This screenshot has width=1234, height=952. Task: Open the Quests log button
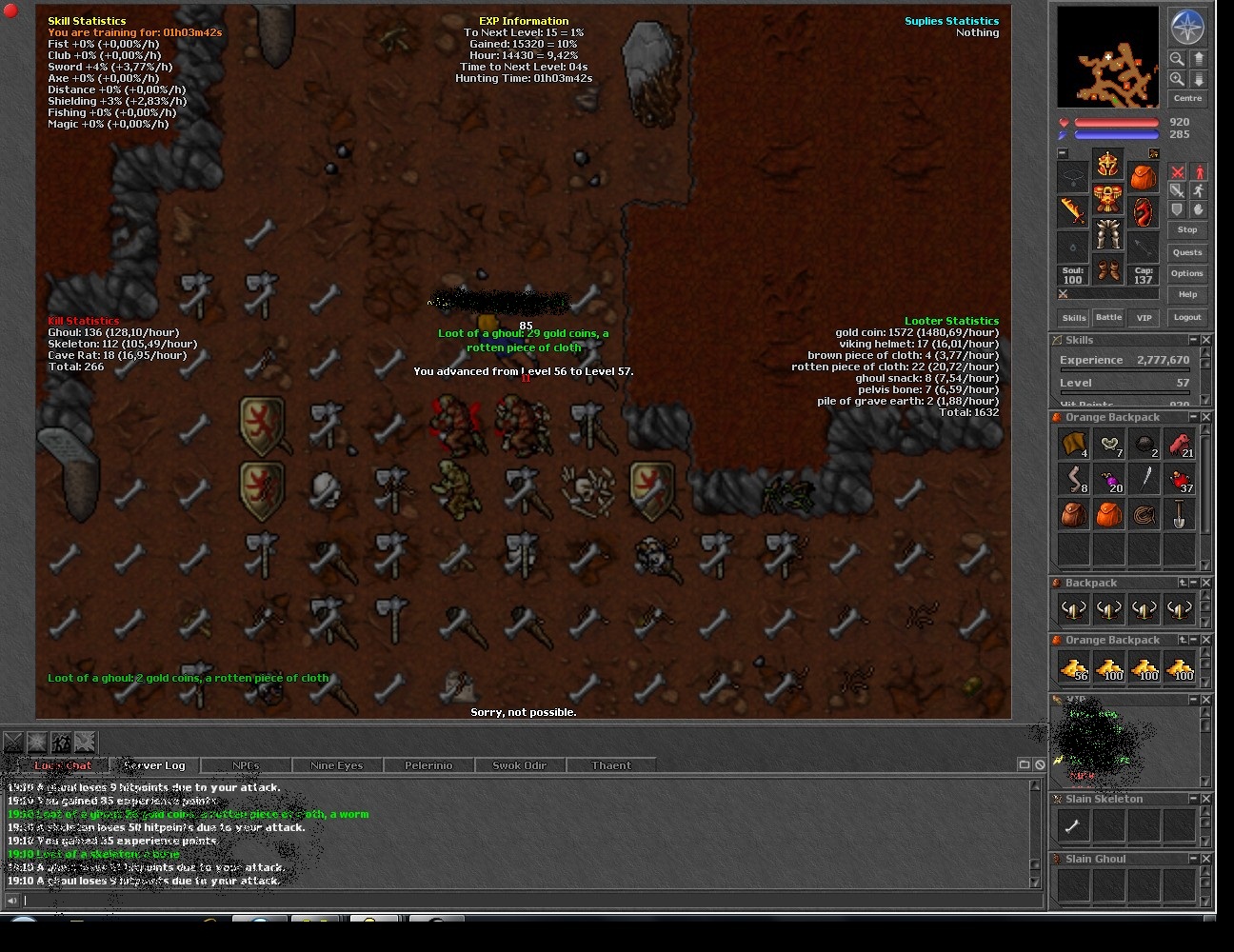click(1187, 252)
